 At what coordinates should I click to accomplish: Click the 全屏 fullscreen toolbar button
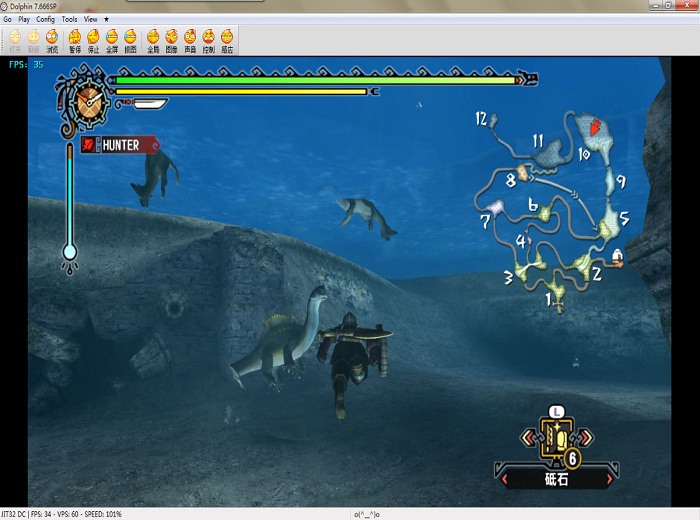112,40
